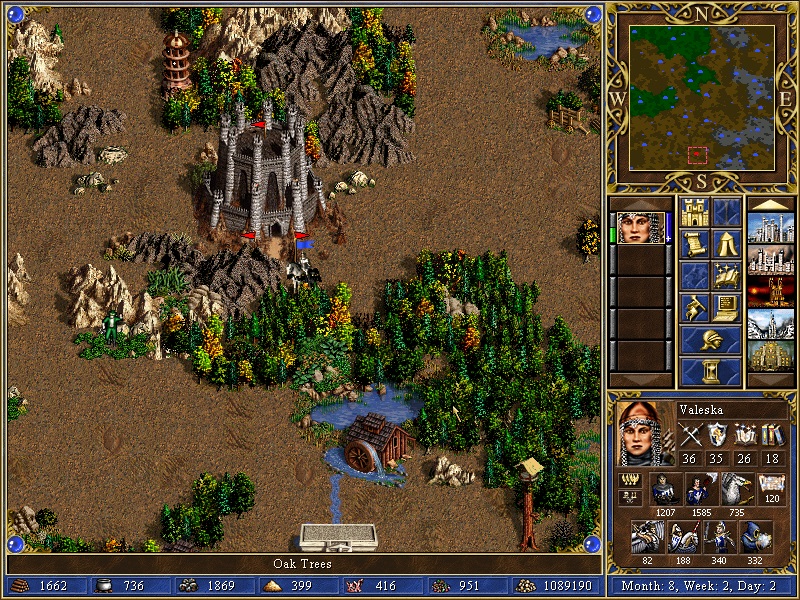Open the spellbook to cast a spell

point(727,276)
